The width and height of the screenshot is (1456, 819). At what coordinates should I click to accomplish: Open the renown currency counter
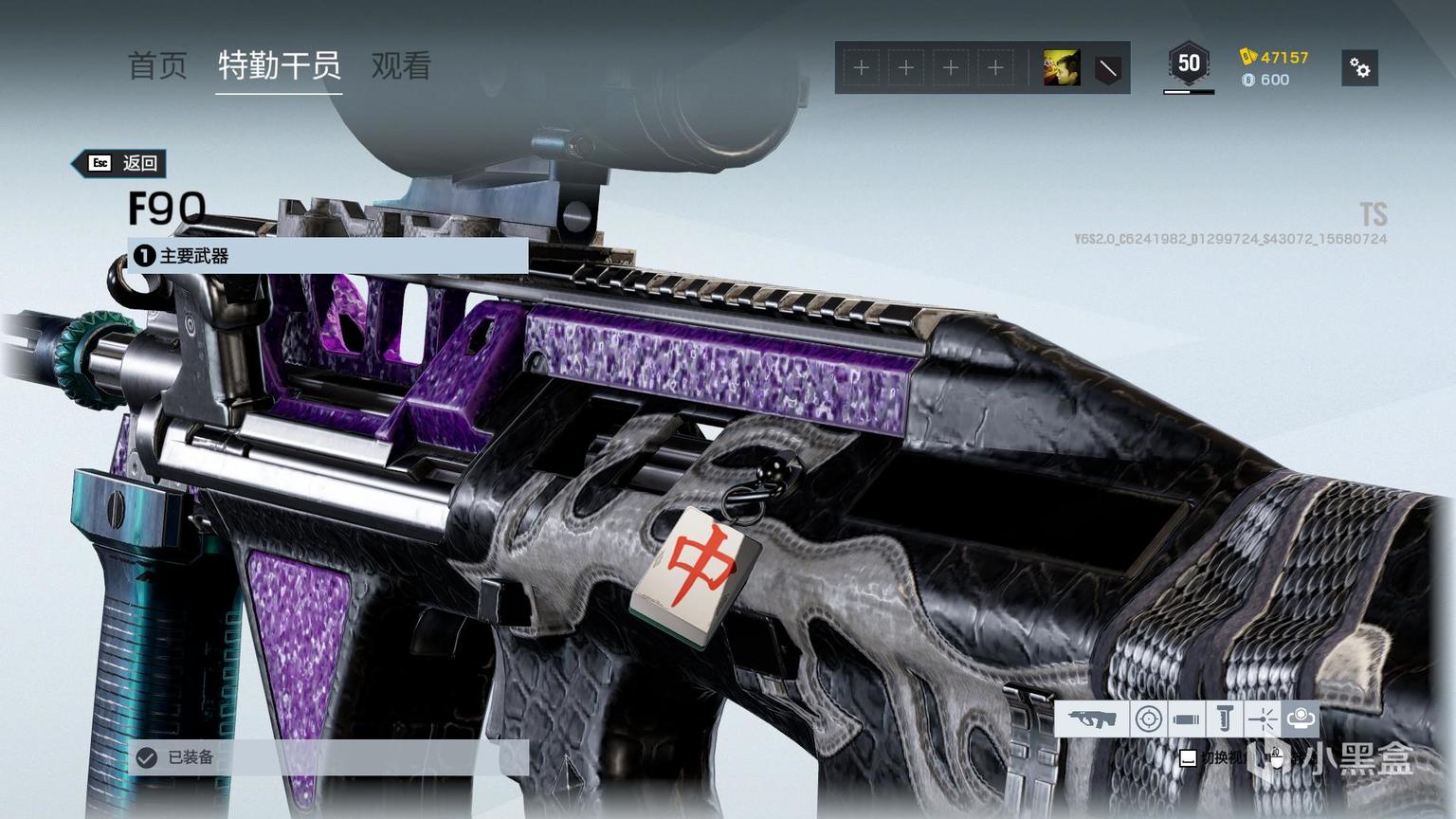pyautogui.click(x=1275, y=57)
